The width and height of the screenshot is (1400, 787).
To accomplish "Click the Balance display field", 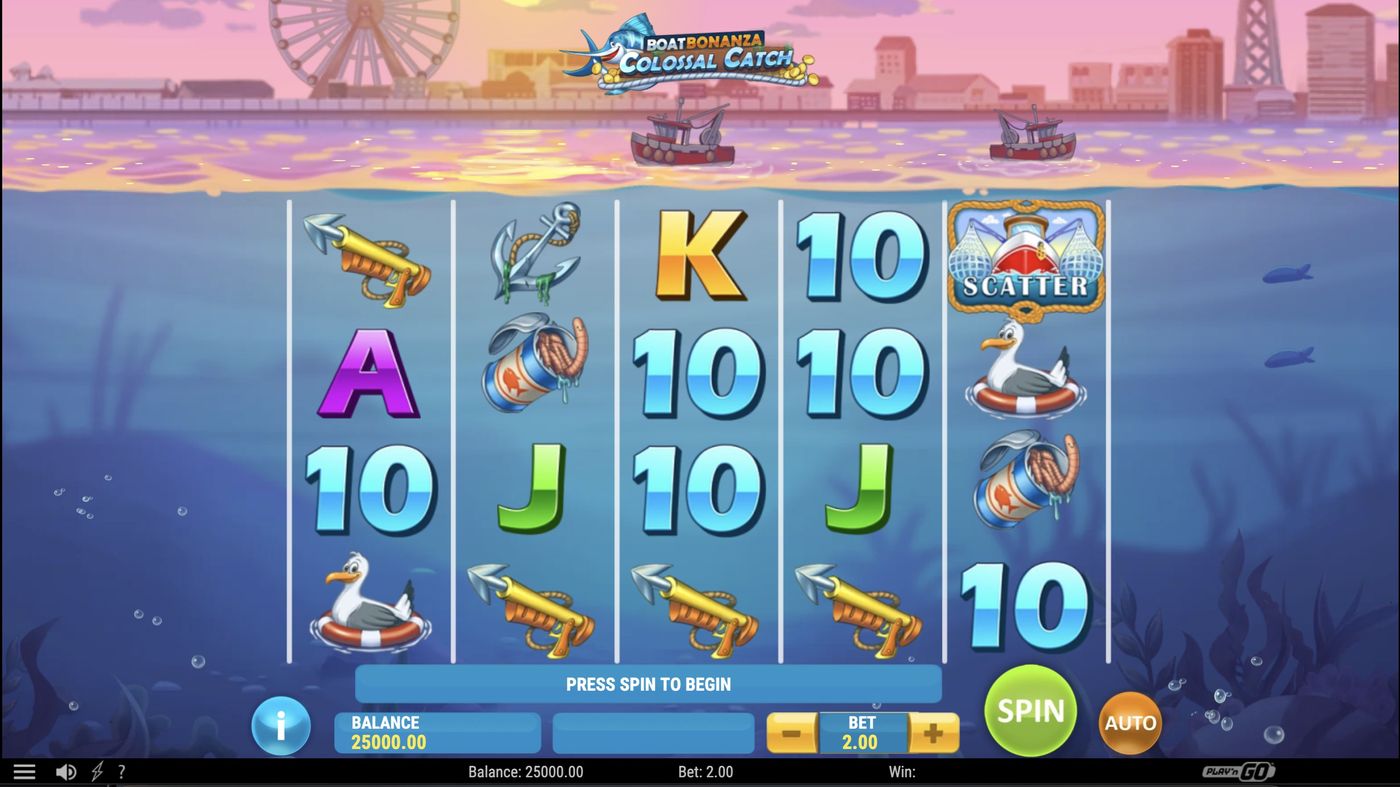I will click(x=437, y=732).
